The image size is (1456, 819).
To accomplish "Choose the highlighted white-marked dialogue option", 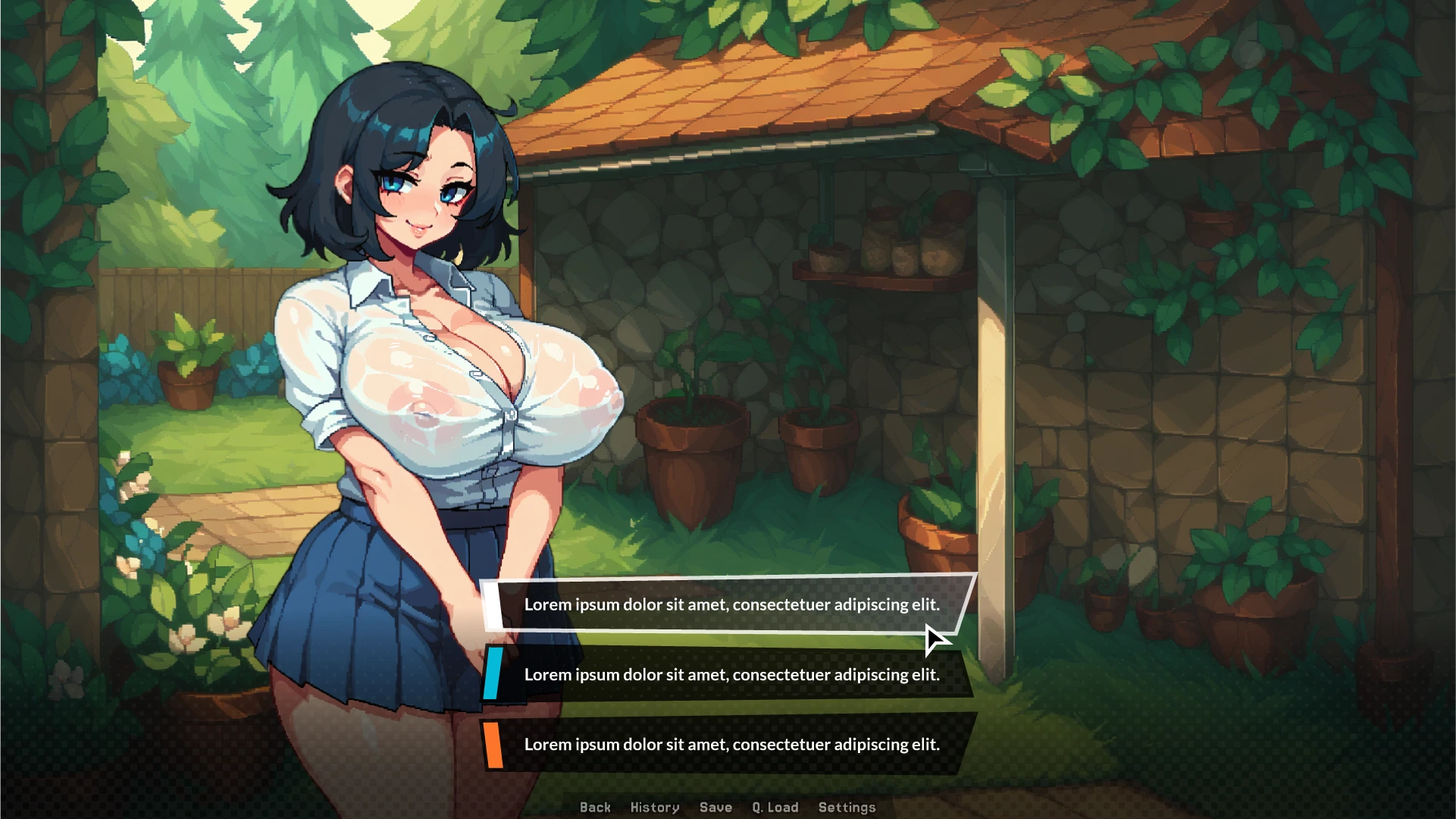I will pos(731,604).
